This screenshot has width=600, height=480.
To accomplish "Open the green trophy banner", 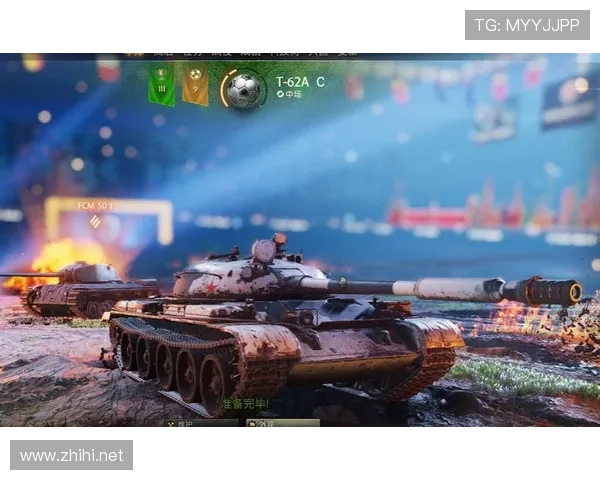I will pyautogui.click(x=161, y=85).
